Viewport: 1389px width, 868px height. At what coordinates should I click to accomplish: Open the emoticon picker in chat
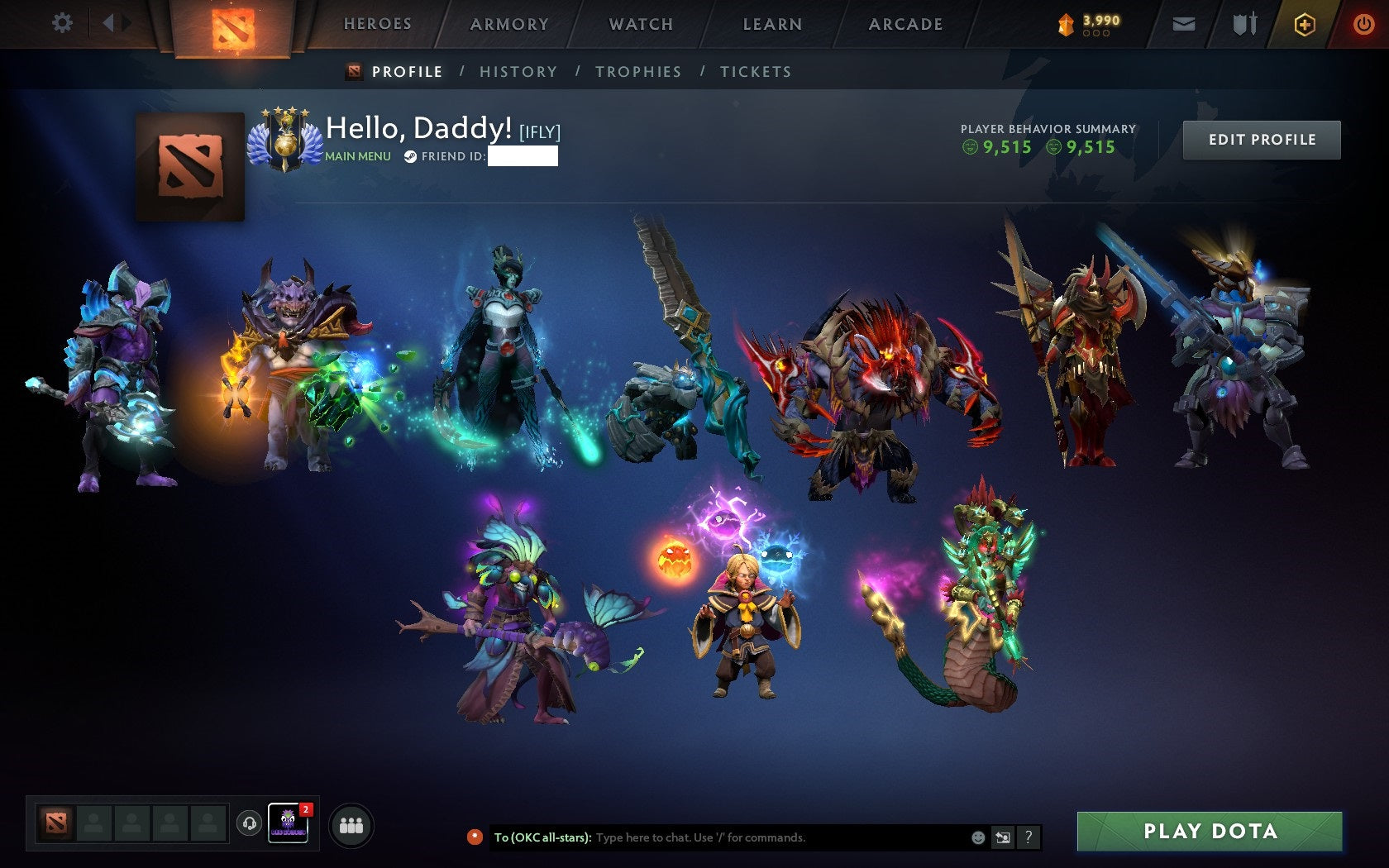pyautogui.click(x=980, y=837)
